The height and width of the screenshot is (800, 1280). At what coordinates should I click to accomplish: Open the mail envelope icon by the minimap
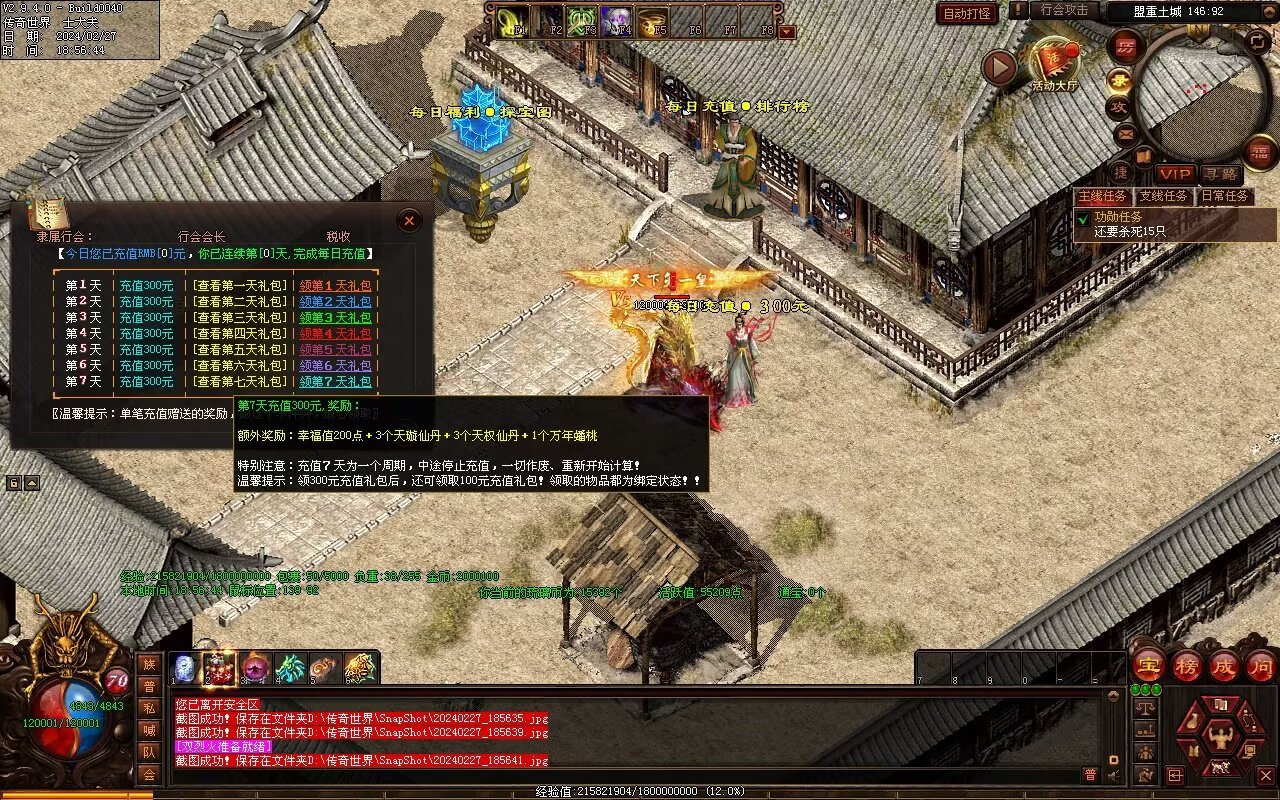(x=1125, y=133)
